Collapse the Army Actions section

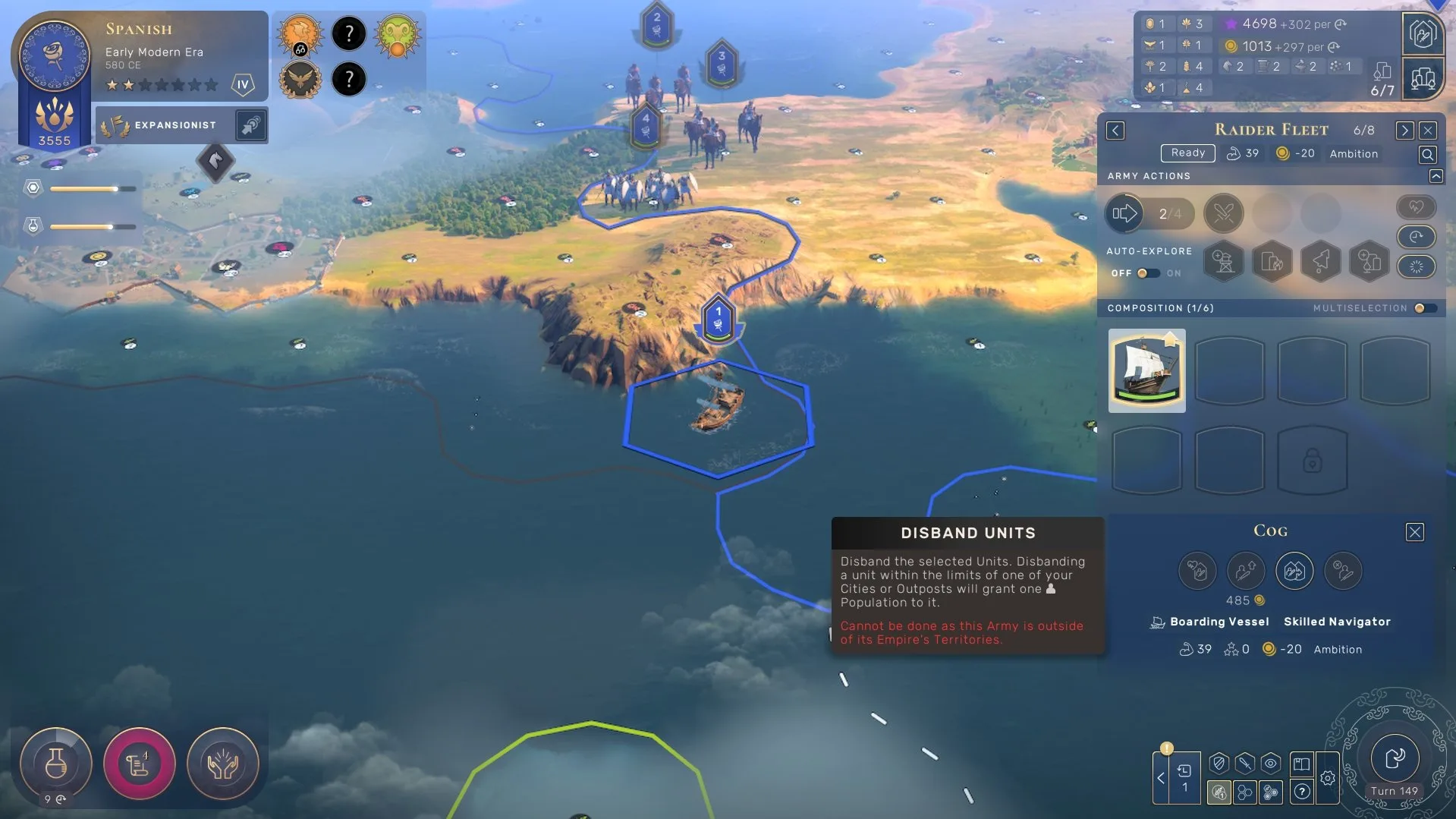1436,176
